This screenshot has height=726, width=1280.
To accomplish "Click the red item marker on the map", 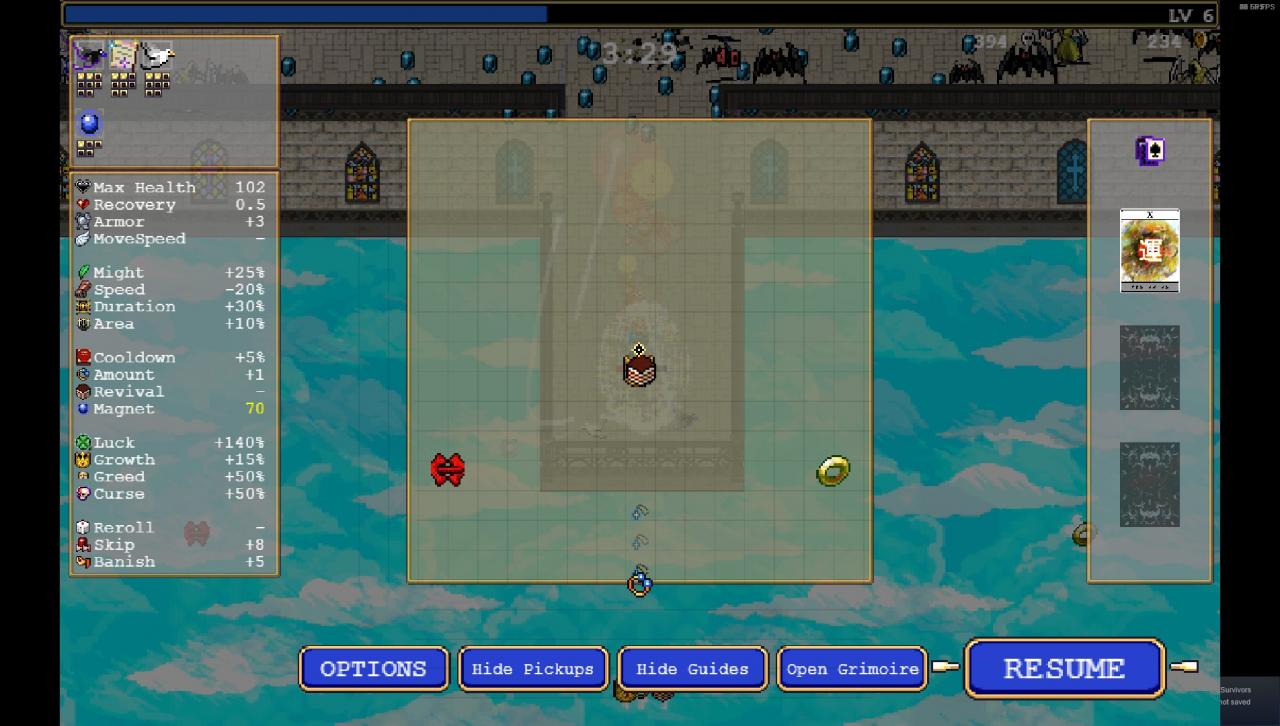I will click(x=448, y=469).
